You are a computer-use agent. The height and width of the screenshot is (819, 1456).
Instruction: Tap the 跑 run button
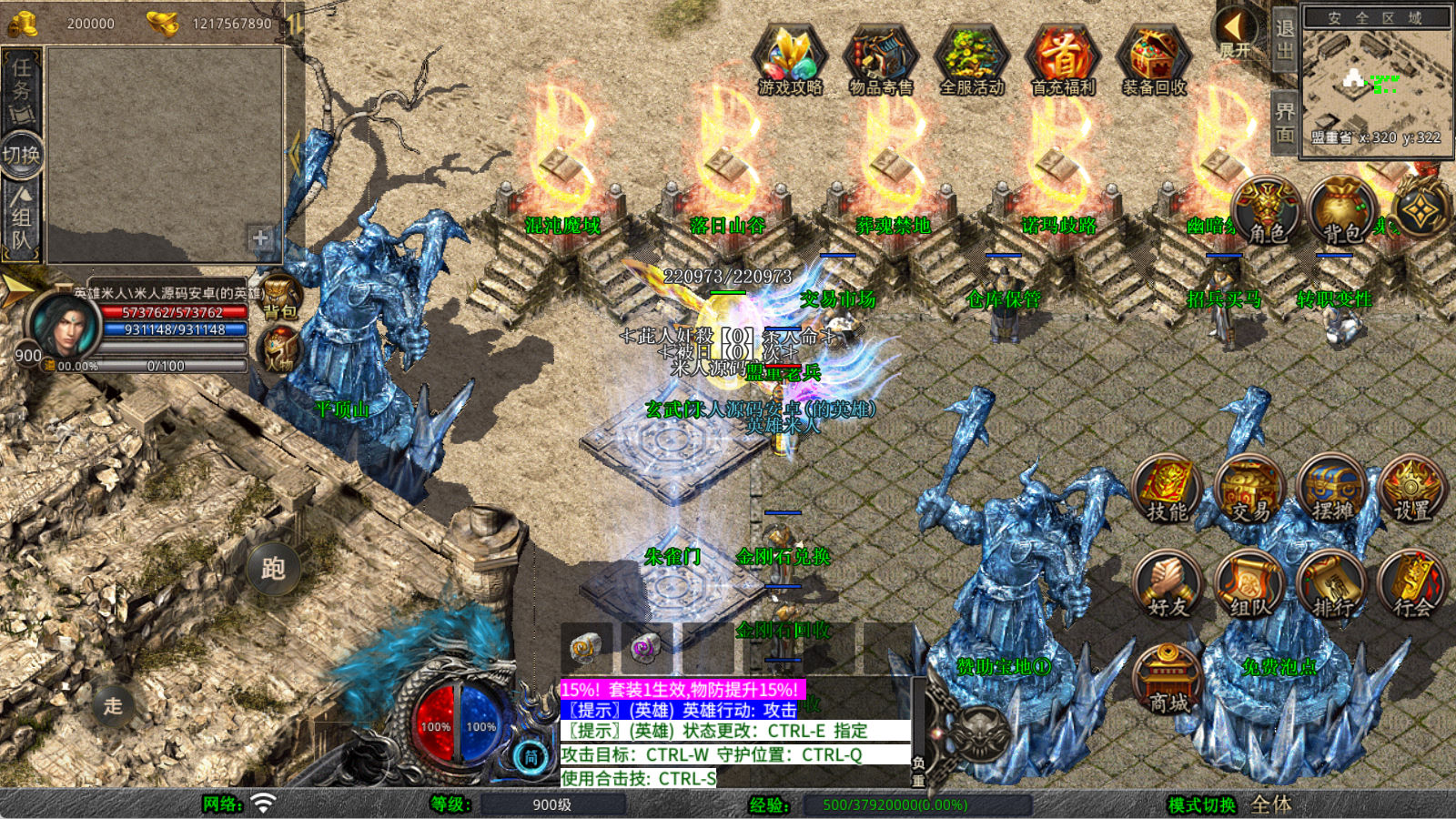(273, 569)
